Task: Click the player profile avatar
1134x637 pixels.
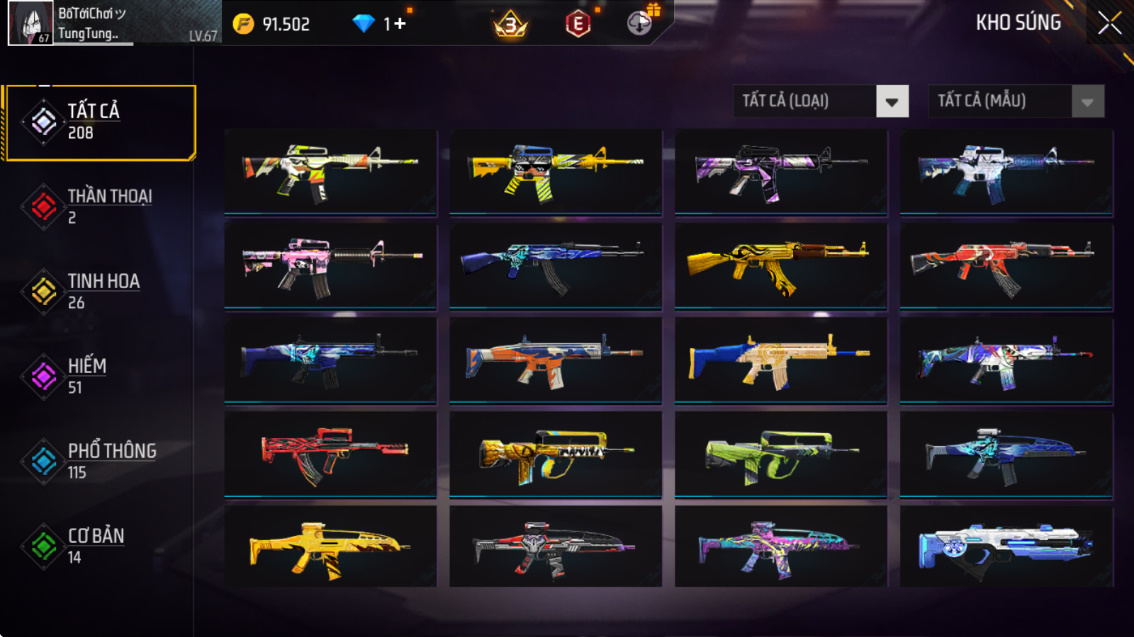Action: 30,23
